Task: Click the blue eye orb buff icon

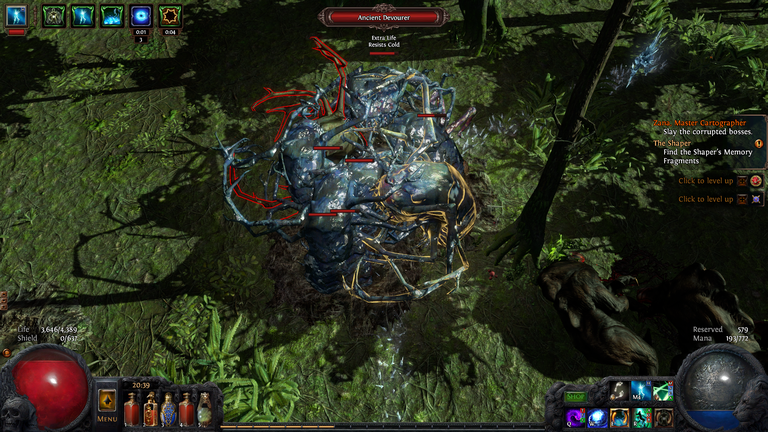Action: pos(141,15)
